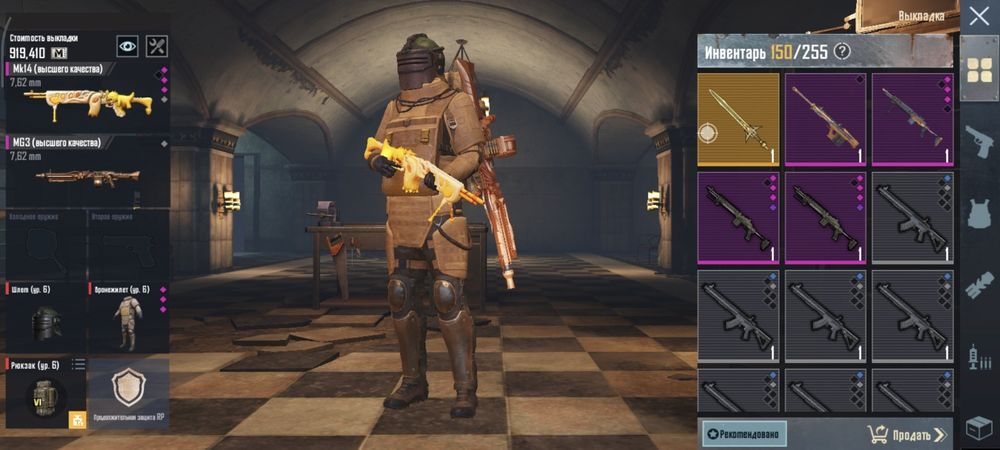
Task: Switch to the all-items grid tab
Action: click(x=979, y=68)
